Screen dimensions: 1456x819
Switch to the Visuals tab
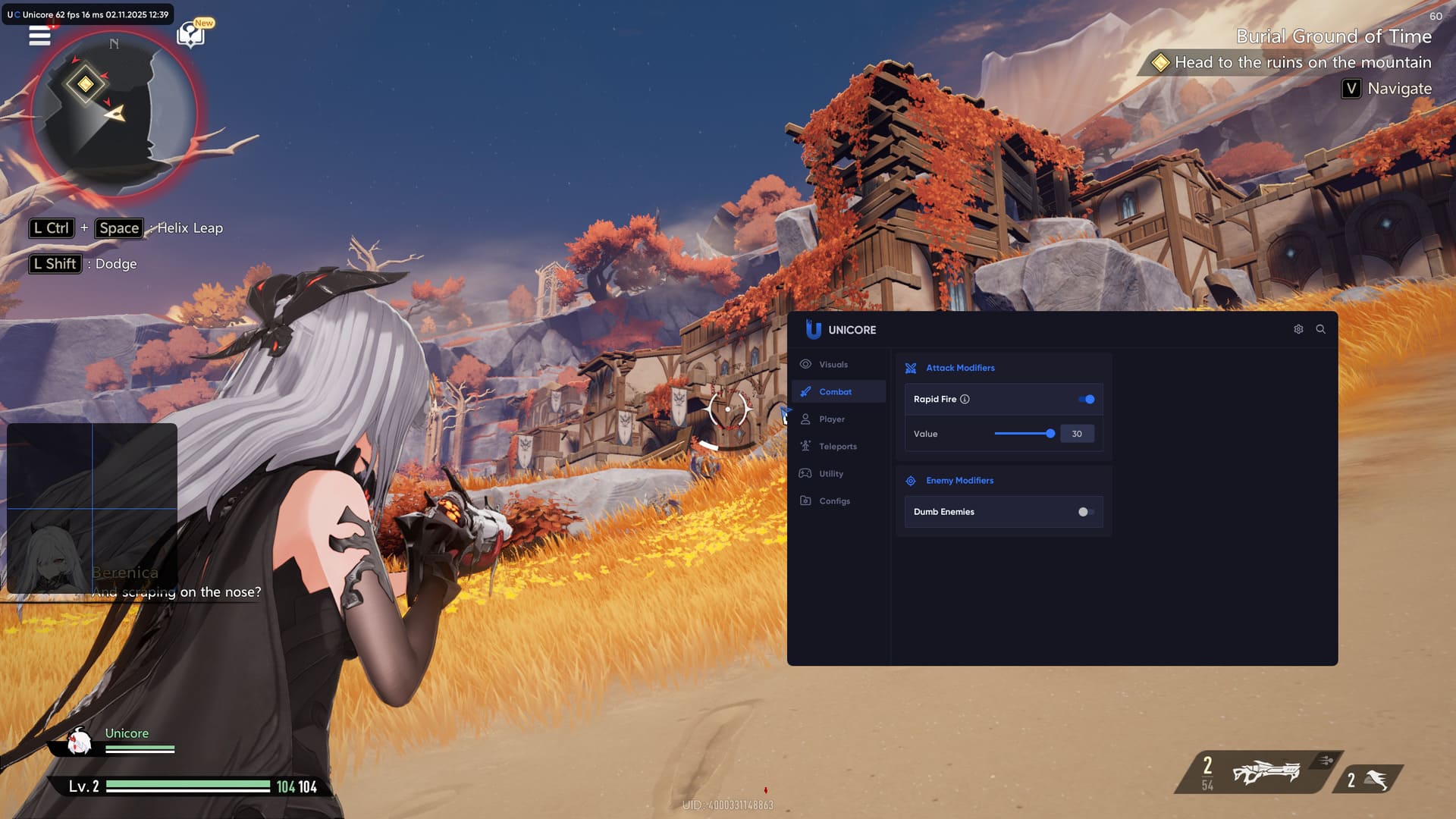click(833, 365)
